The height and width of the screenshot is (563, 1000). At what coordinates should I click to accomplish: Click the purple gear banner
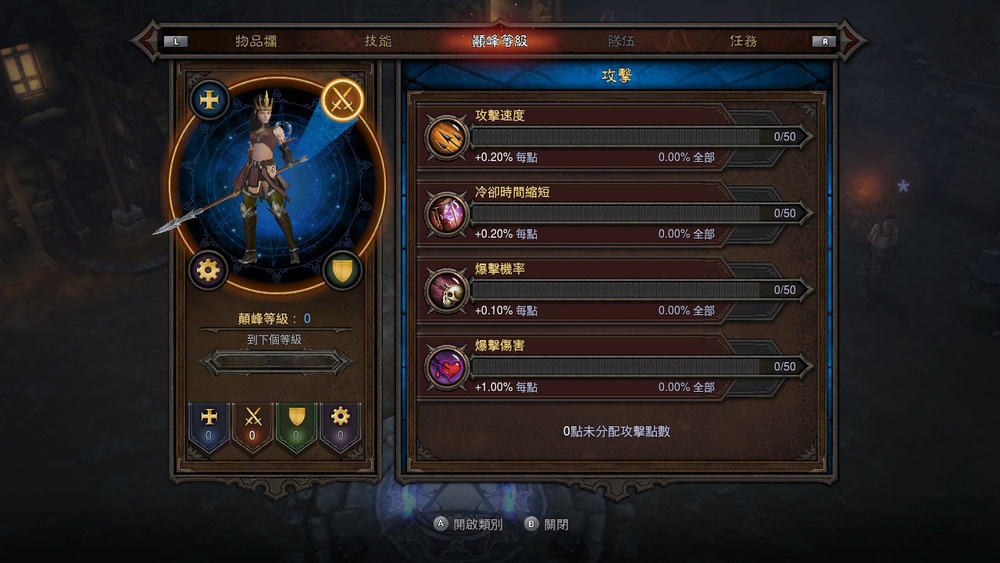(x=340, y=426)
